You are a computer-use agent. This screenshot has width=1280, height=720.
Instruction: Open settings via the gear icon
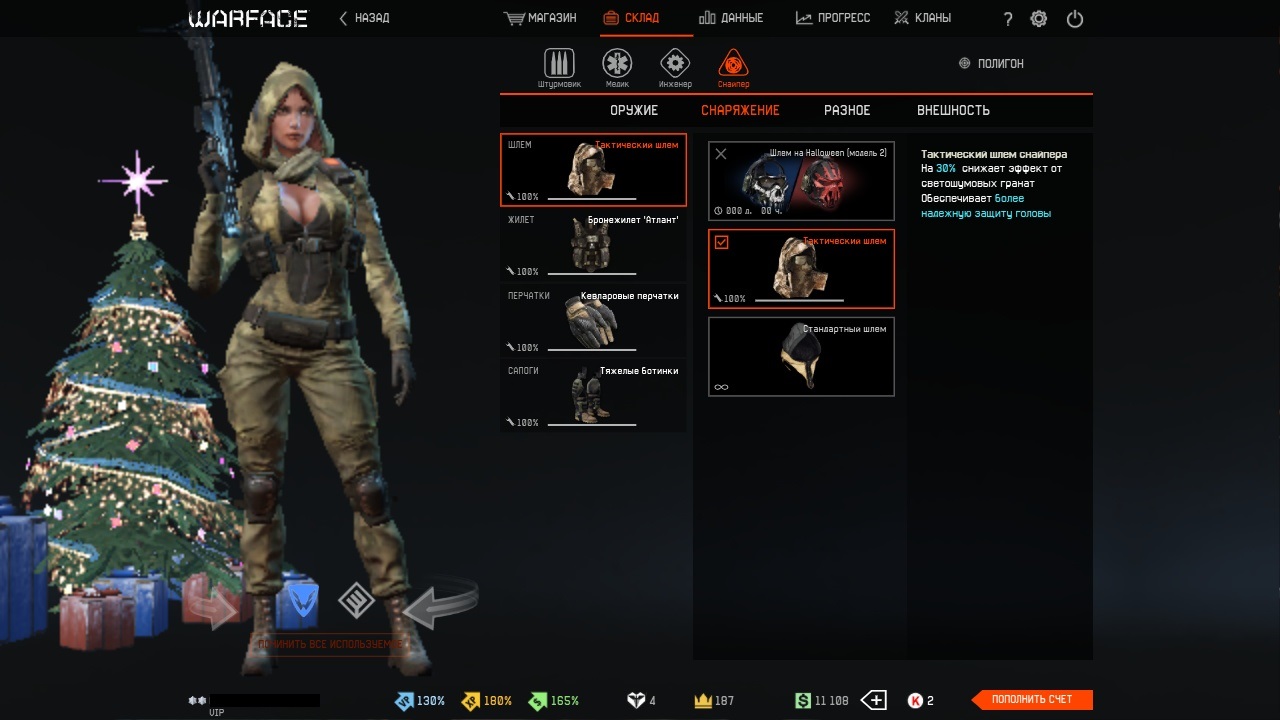1039,19
